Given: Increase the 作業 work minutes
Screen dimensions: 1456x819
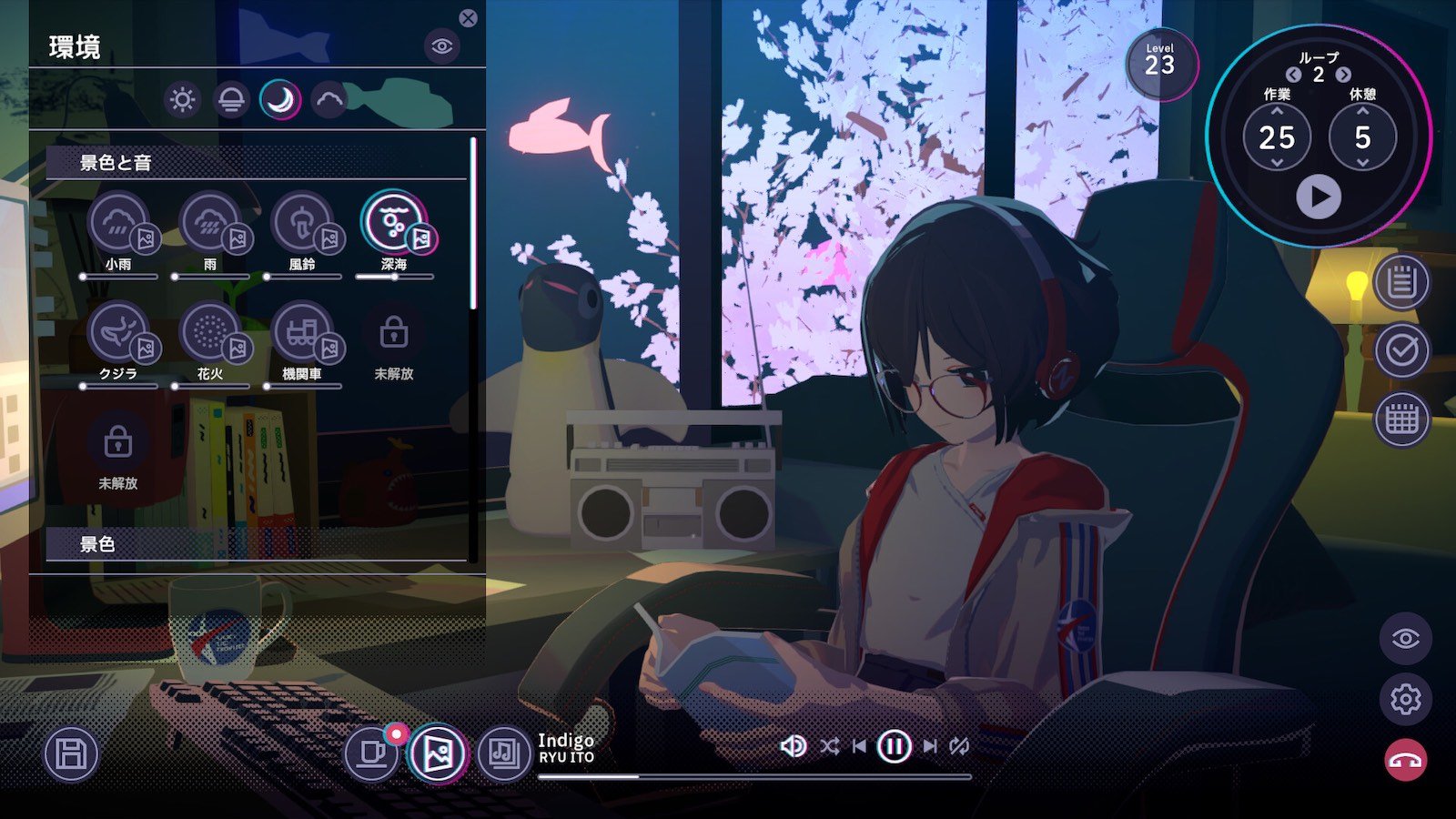Looking at the screenshot, I should pyautogui.click(x=1277, y=111).
